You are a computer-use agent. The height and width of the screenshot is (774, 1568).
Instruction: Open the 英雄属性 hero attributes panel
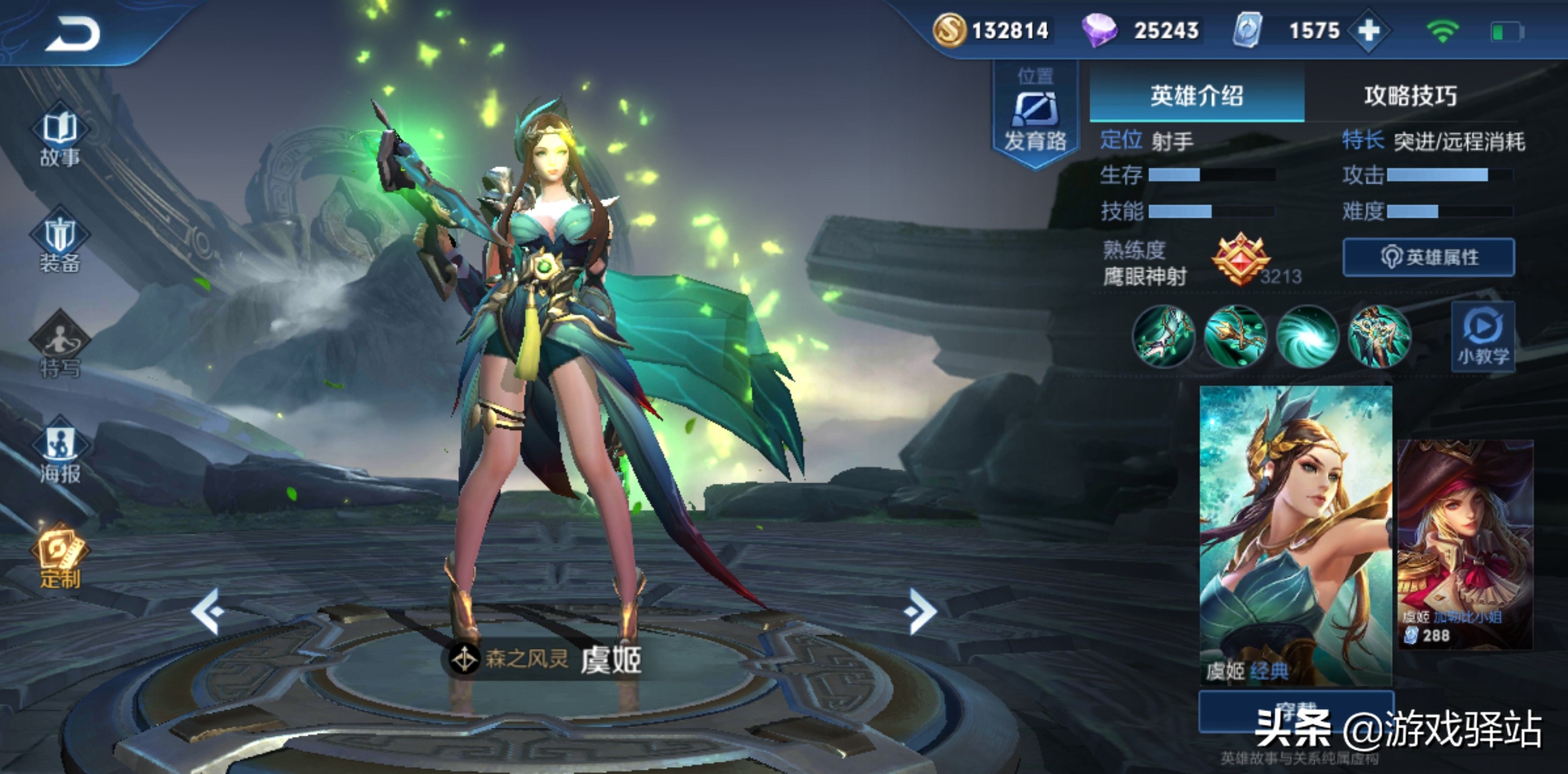tap(1429, 257)
